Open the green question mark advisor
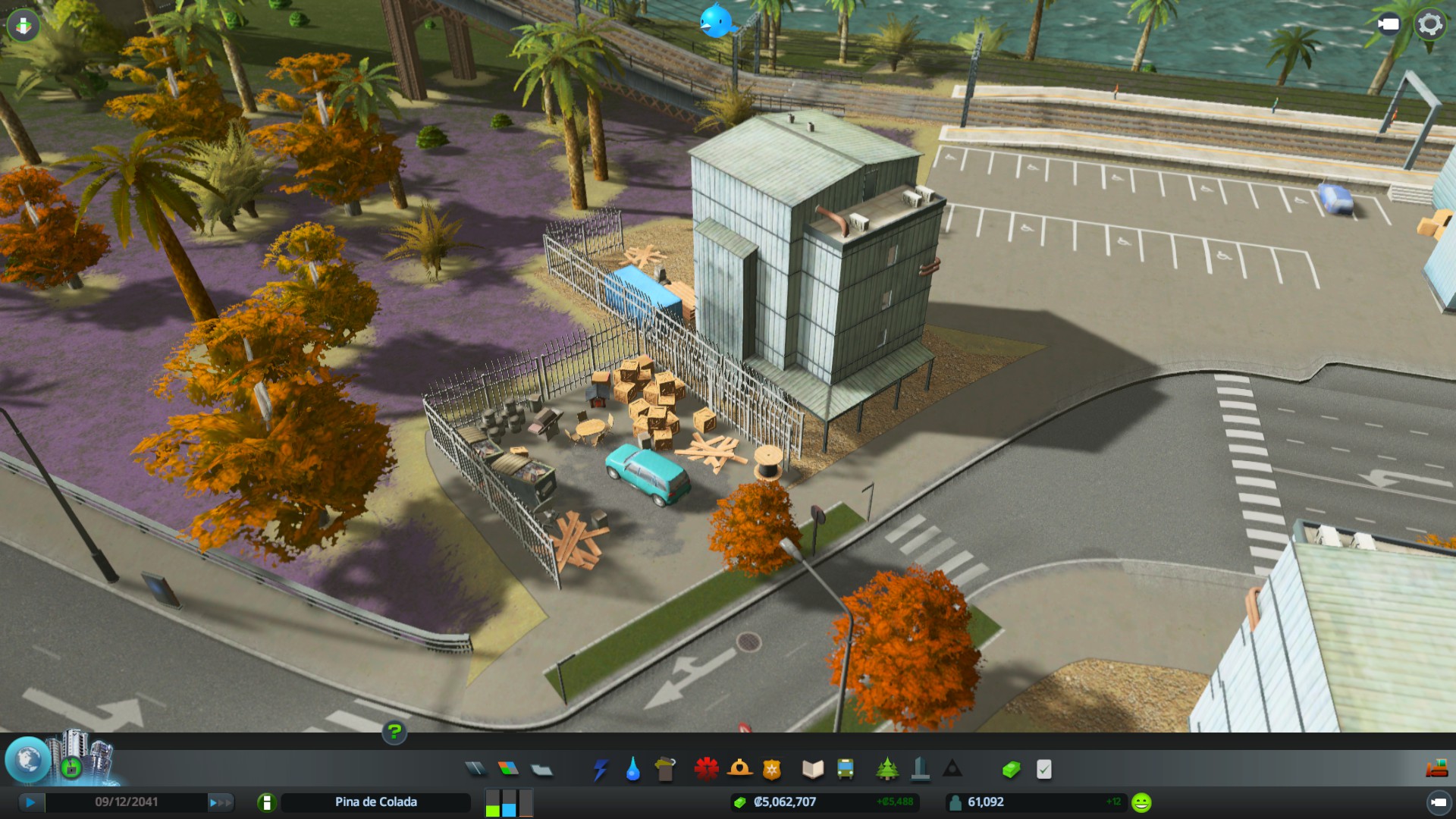Image resolution: width=1456 pixels, height=819 pixels. [x=394, y=732]
